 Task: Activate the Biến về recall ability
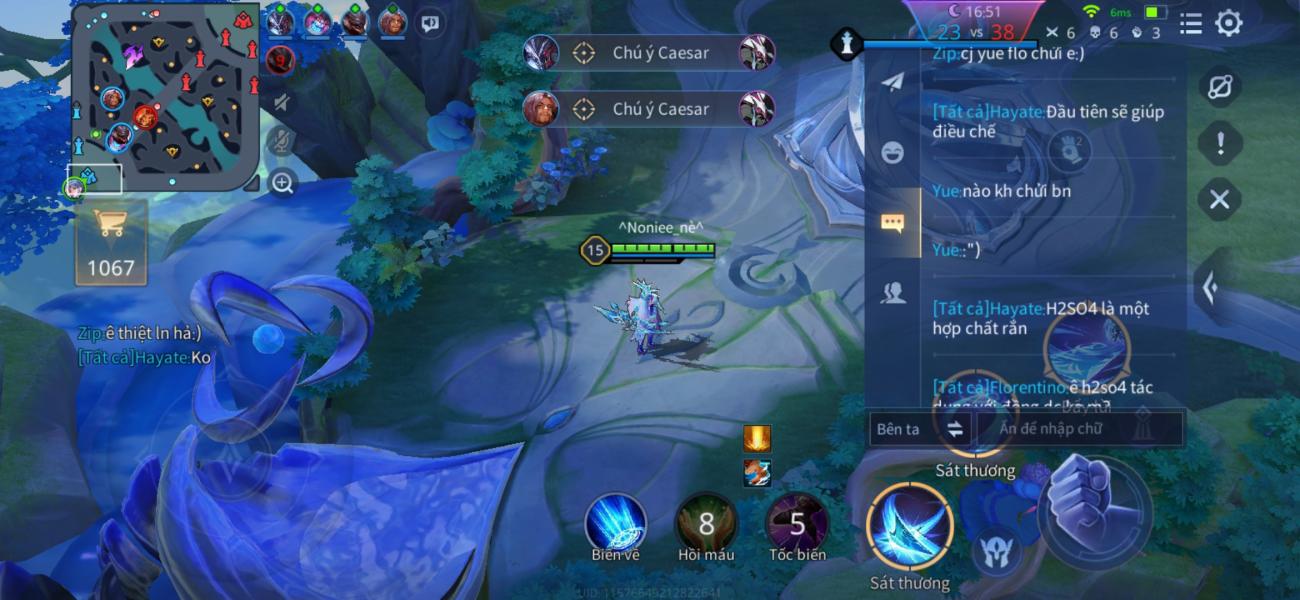616,523
